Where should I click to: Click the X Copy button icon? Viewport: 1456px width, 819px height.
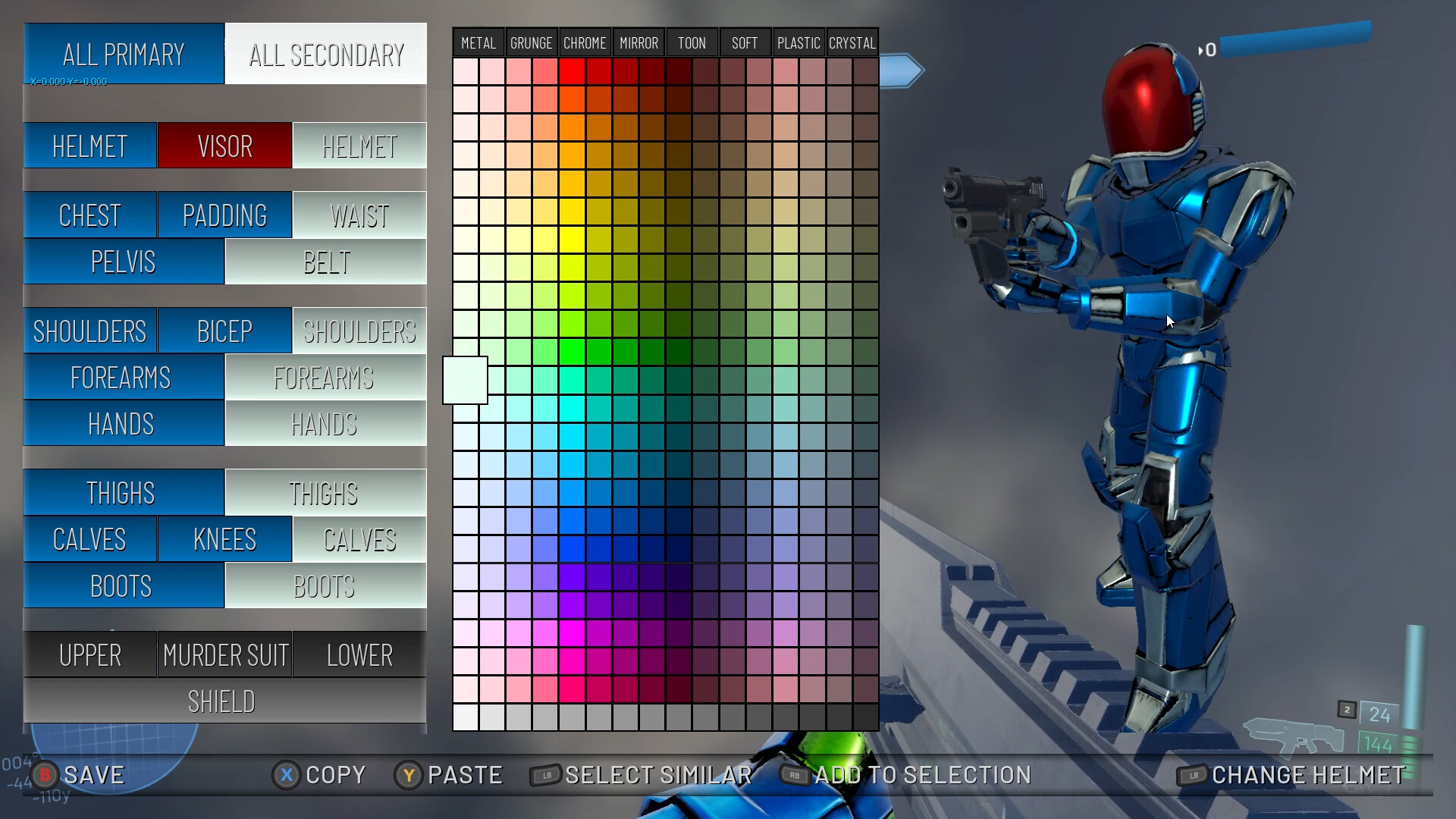tap(286, 775)
